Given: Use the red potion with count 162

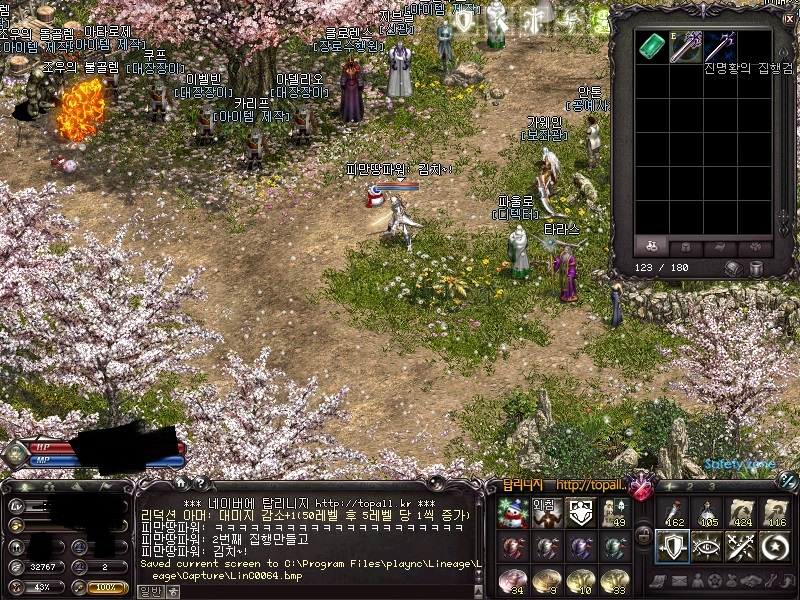Looking at the screenshot, I should pos(670,513).
